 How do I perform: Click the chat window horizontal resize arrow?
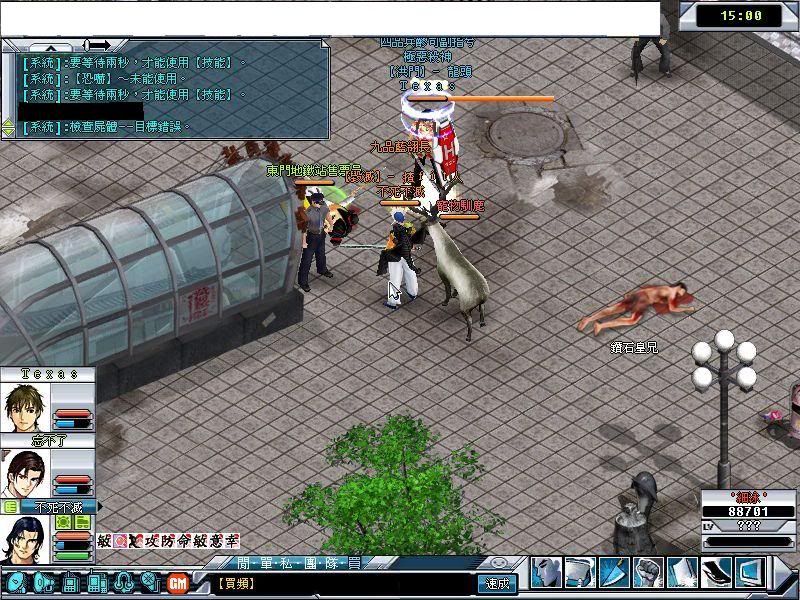(x=97, y=45)
